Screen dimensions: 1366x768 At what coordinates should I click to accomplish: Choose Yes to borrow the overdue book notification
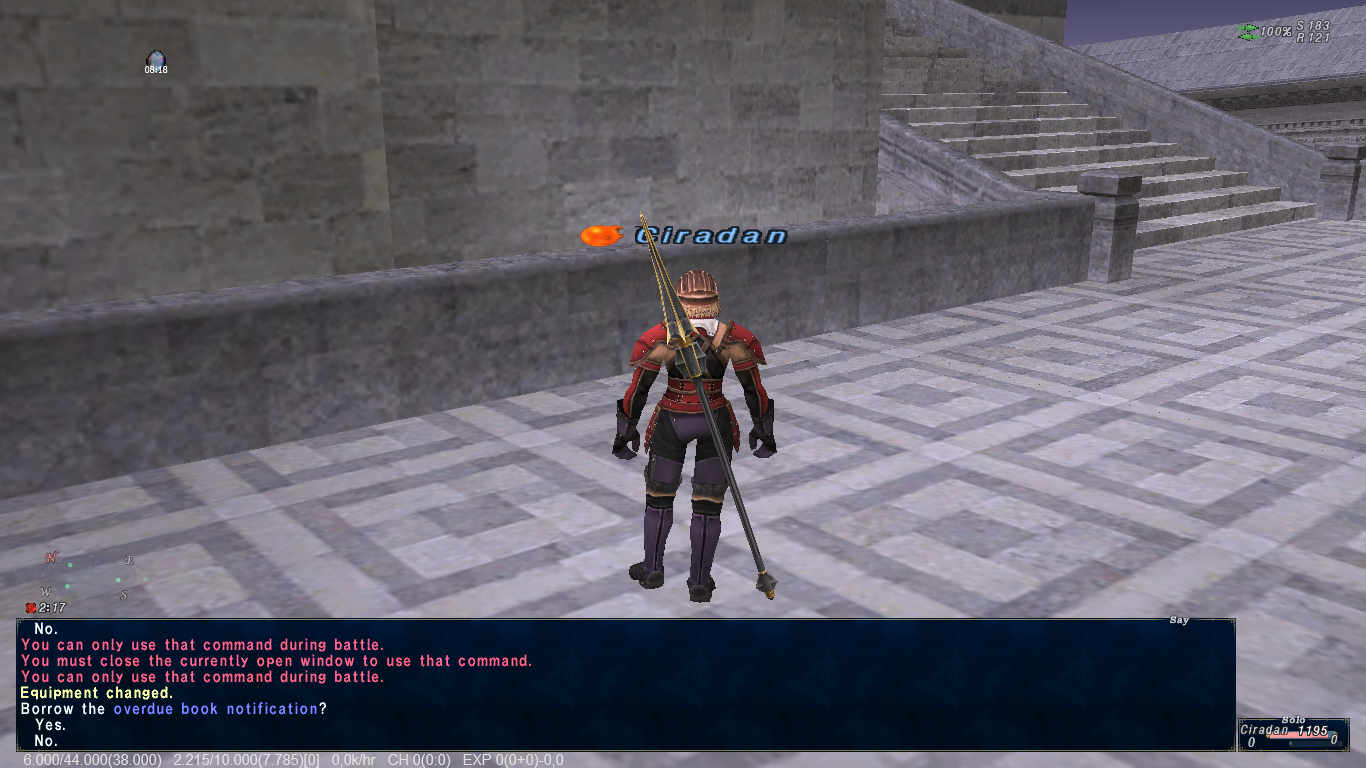(50, 725)
